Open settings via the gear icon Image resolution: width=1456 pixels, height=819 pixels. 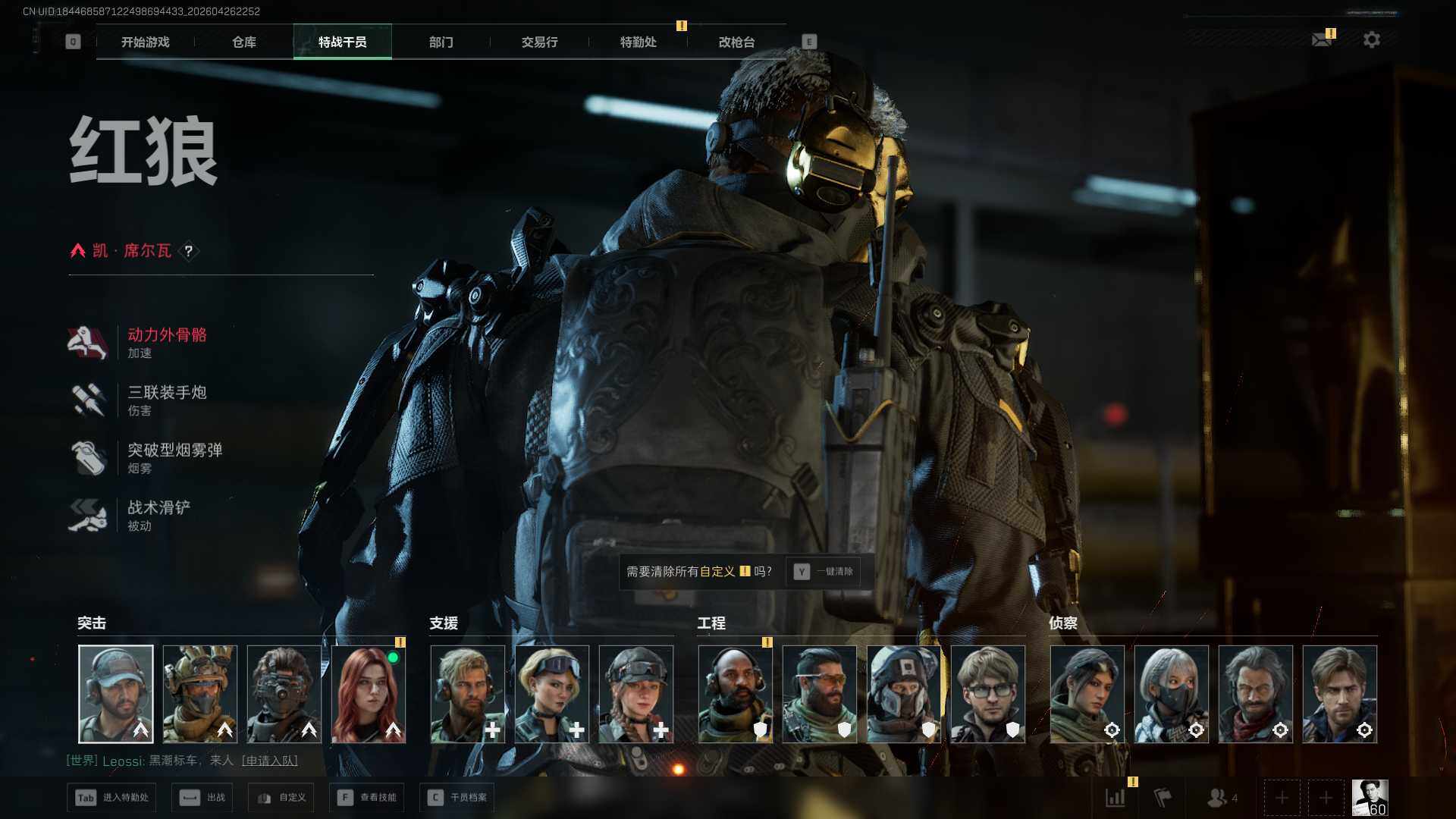[x=1371, y=39]
